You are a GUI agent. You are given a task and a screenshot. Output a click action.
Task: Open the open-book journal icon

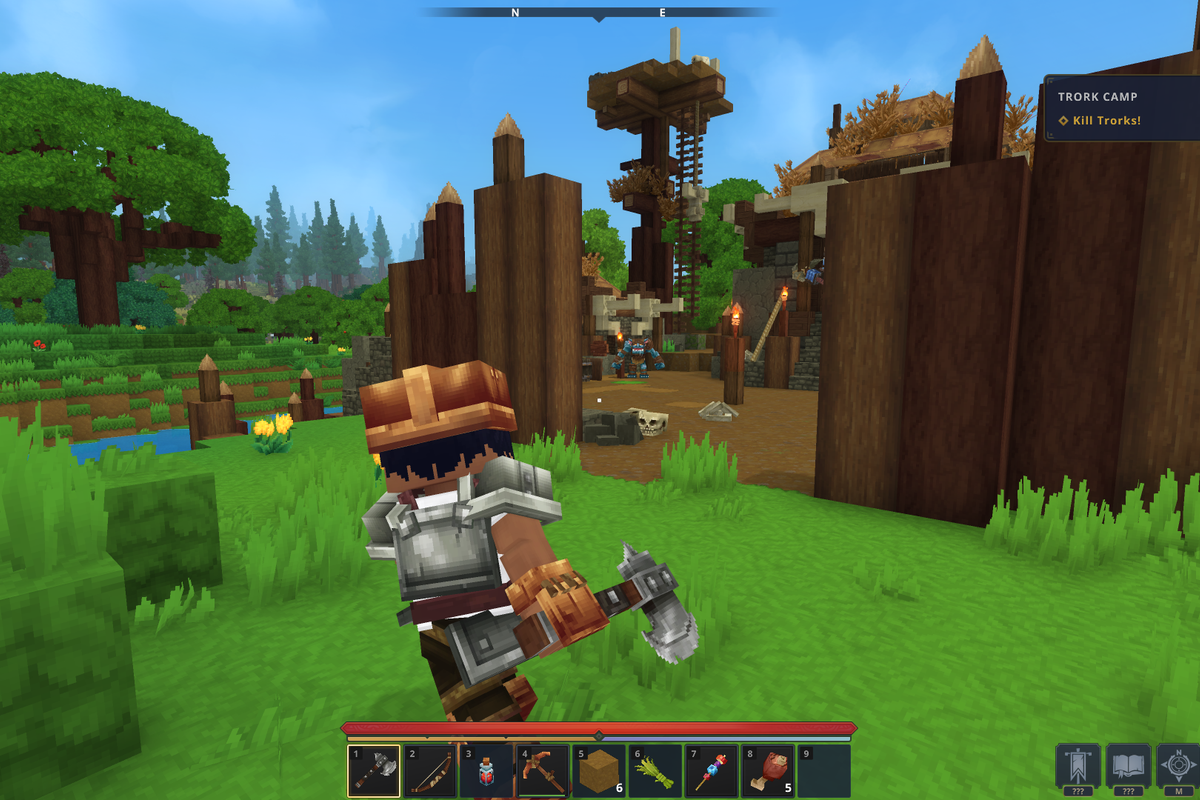pyautogui.click(x=1128, y=767)
